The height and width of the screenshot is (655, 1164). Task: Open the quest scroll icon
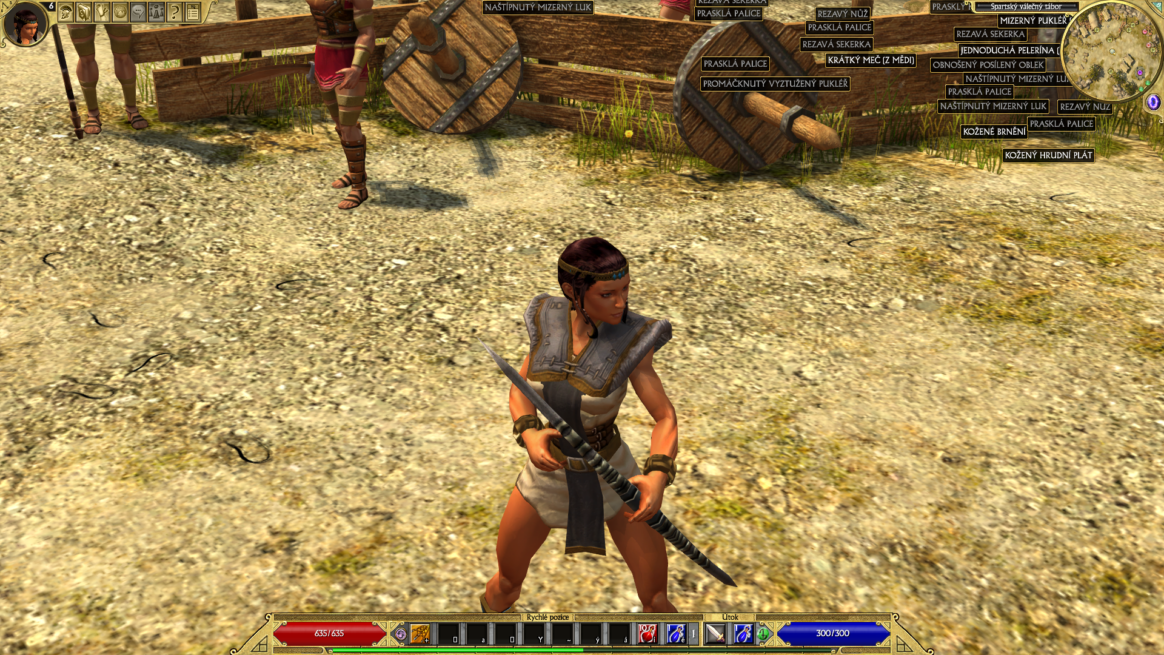(102, 13)
